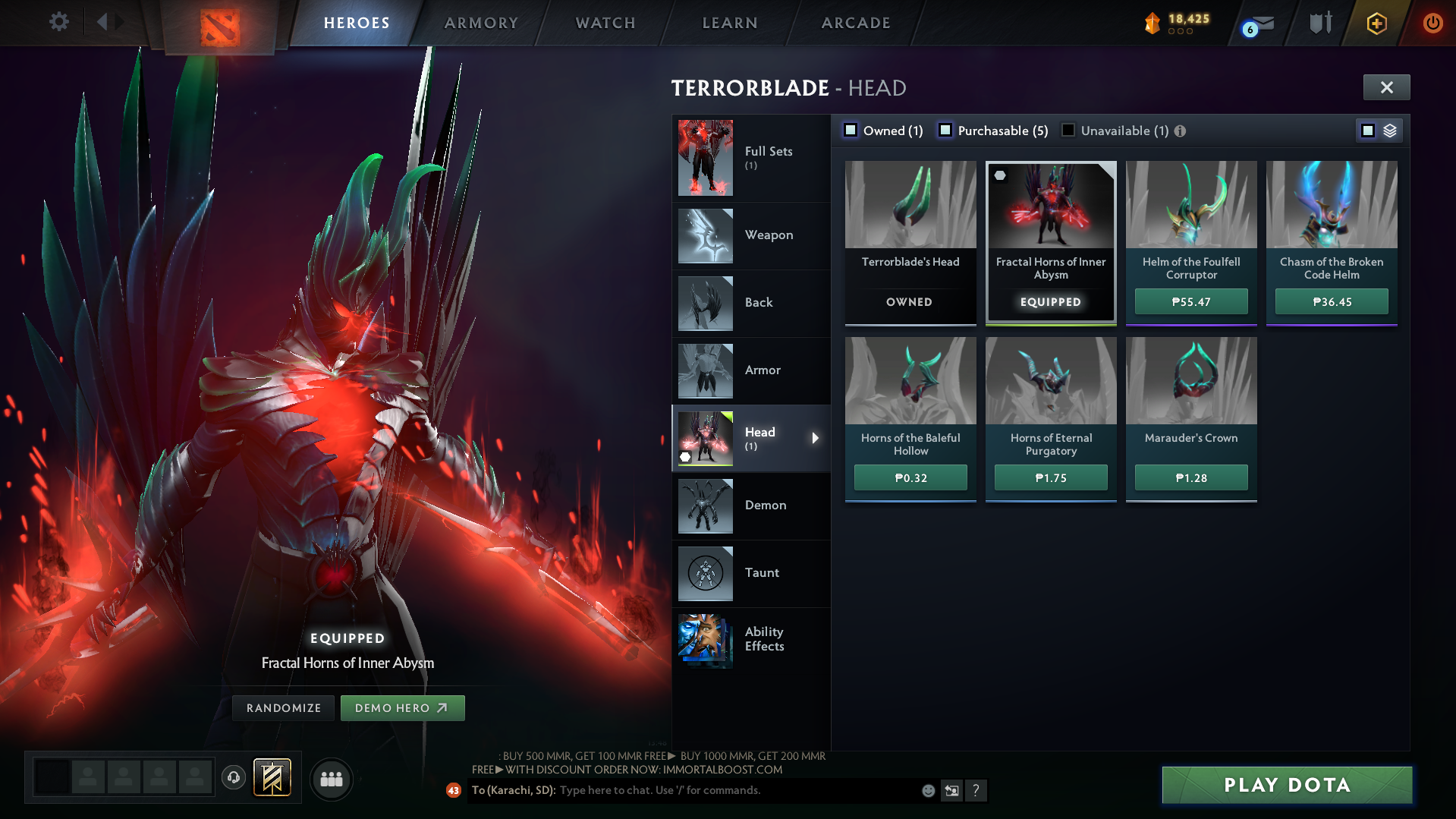Select the Dota 2 logo at the top
The height and width of the screenshot is (819, 1456).
(220, 23)
